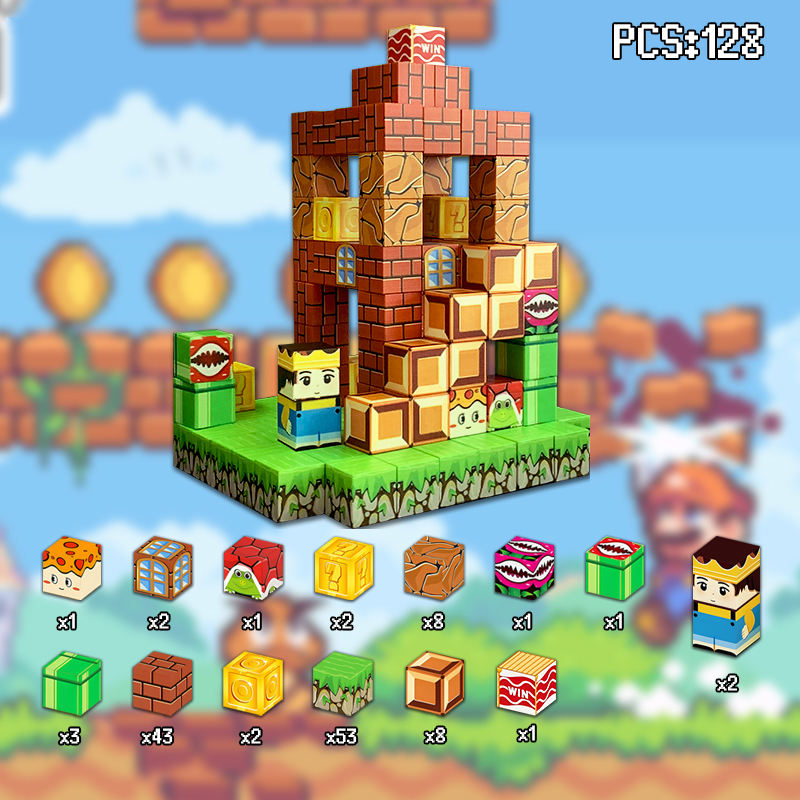Pick the green frog block

pos(251,568)
